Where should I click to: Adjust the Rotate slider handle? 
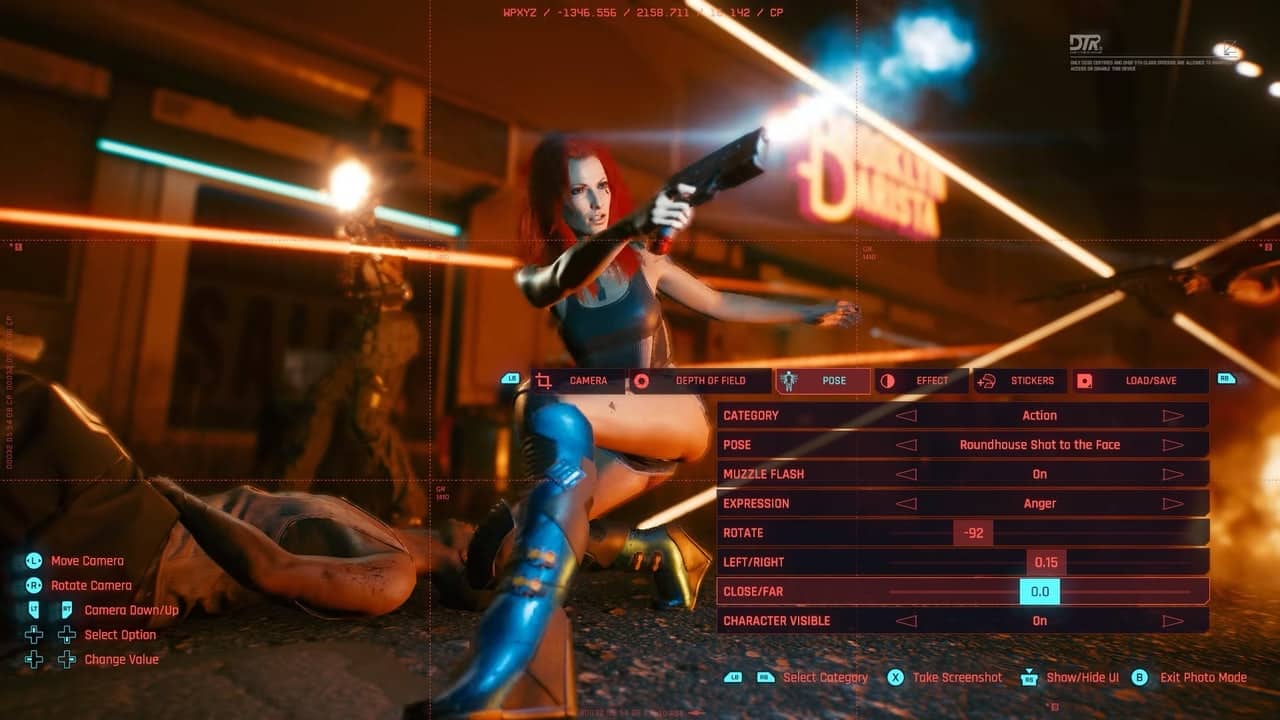(973, 533)
